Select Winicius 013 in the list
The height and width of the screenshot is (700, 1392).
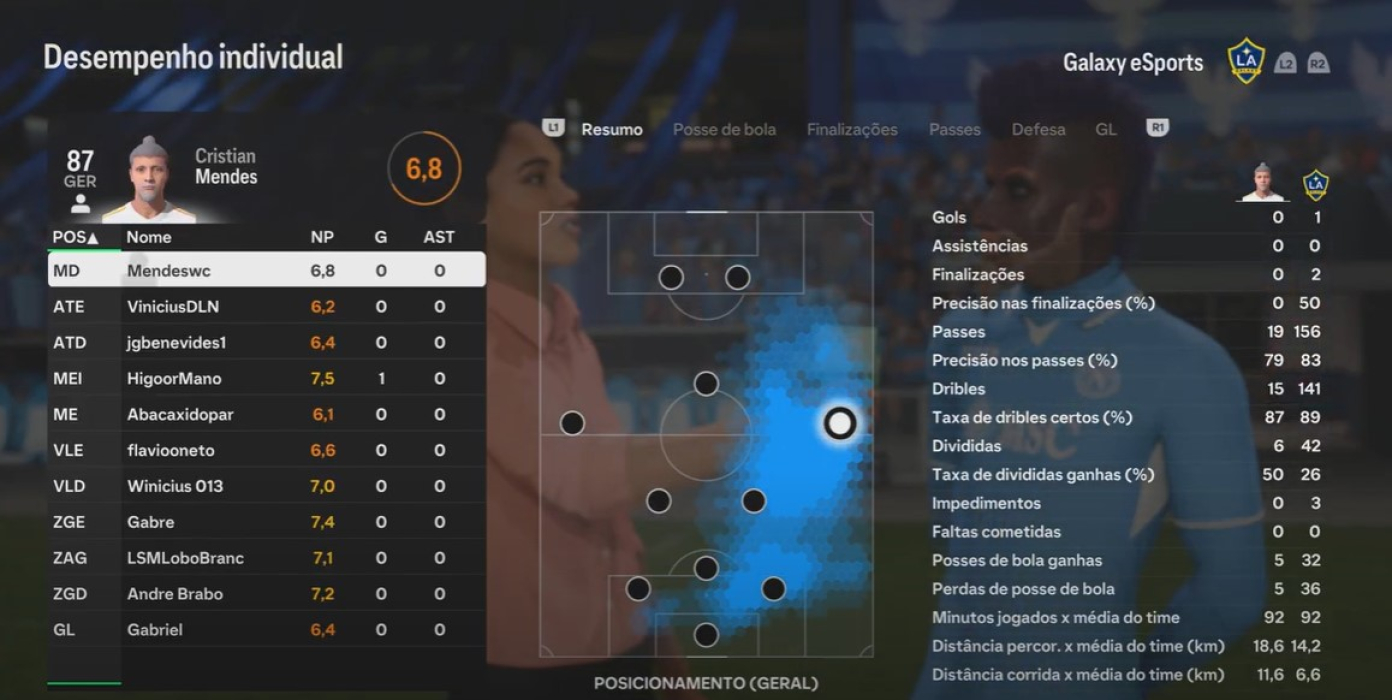point(266,486)
